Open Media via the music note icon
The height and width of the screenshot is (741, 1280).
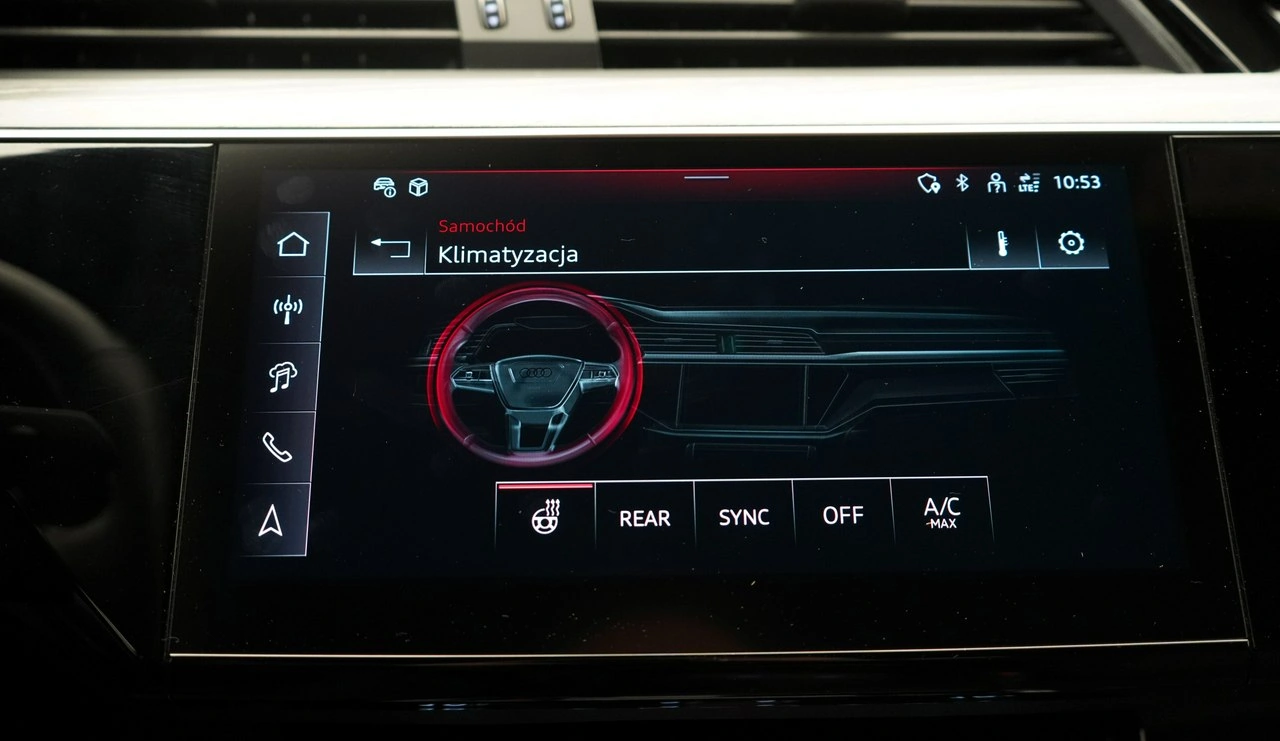pos(285,377)
